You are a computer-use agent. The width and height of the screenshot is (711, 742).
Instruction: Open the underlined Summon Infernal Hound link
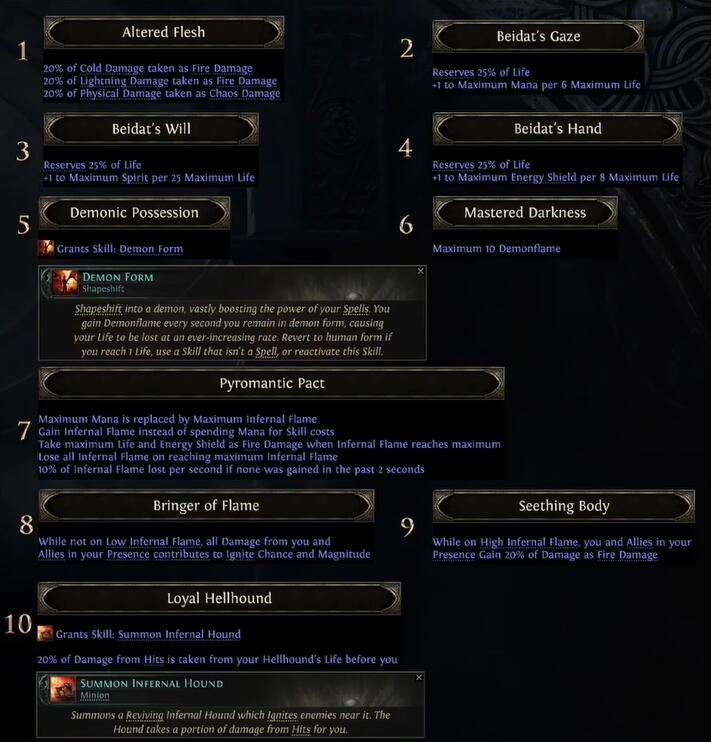[179, 635]
